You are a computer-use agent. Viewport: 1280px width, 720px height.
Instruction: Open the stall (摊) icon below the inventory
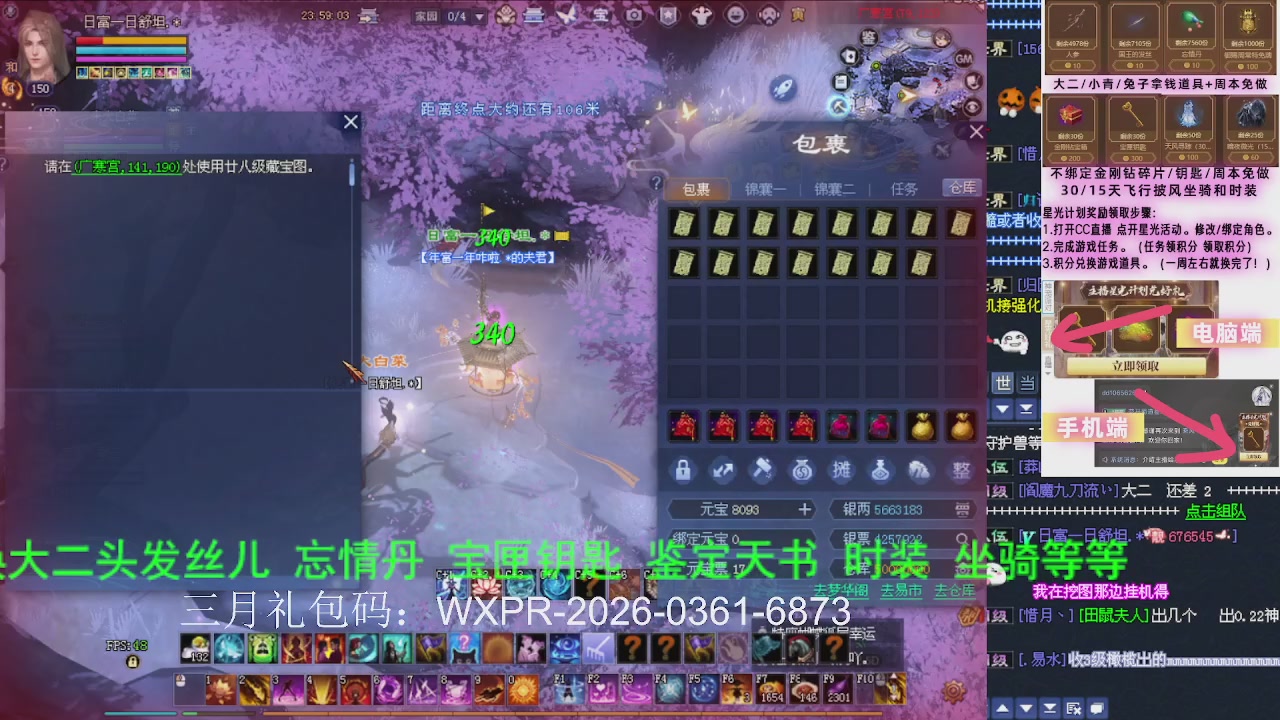pyautogui.click(x=842, y=470)
